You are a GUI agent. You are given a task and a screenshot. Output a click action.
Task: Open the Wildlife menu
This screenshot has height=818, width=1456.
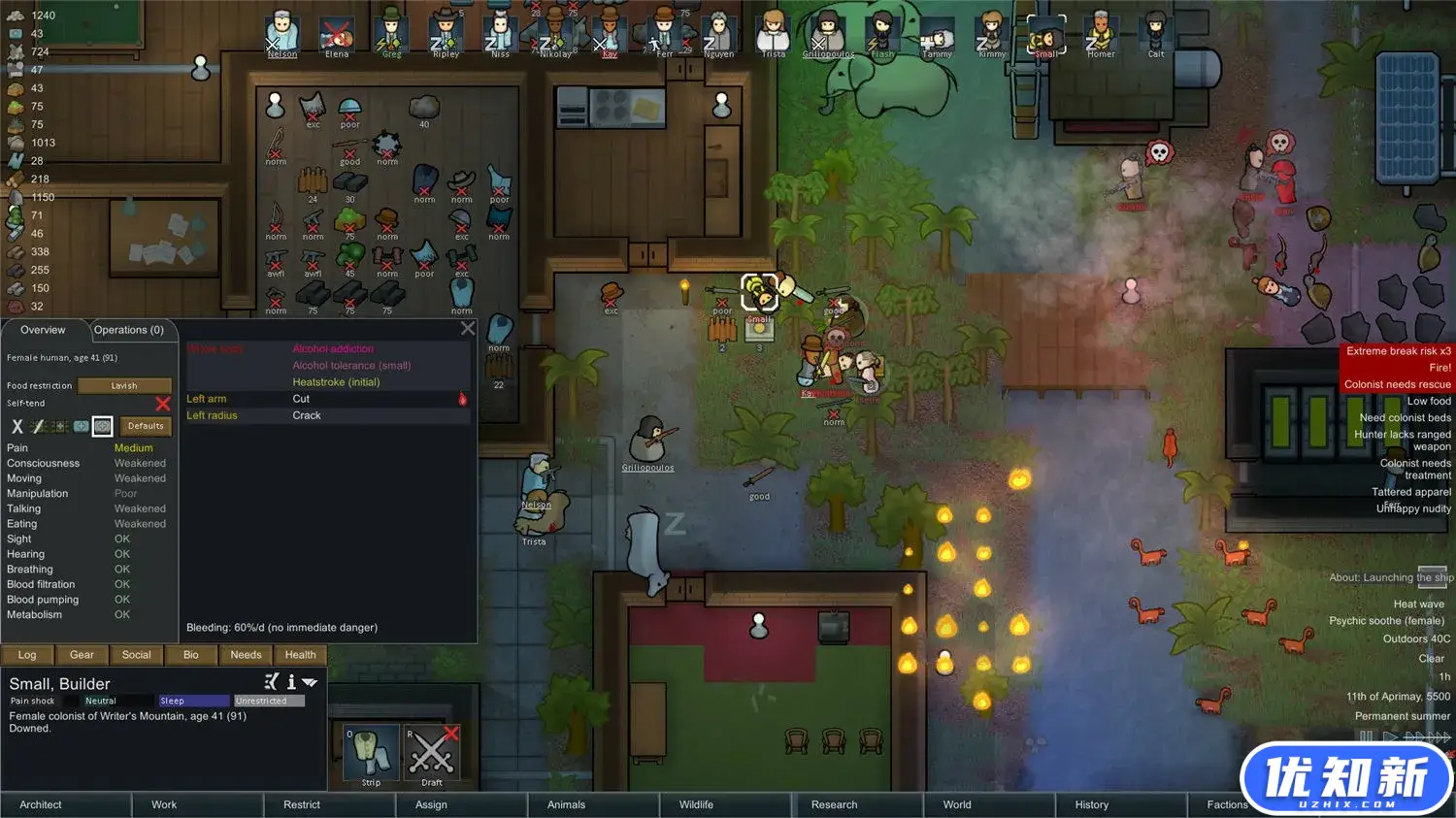pos(696,804)
